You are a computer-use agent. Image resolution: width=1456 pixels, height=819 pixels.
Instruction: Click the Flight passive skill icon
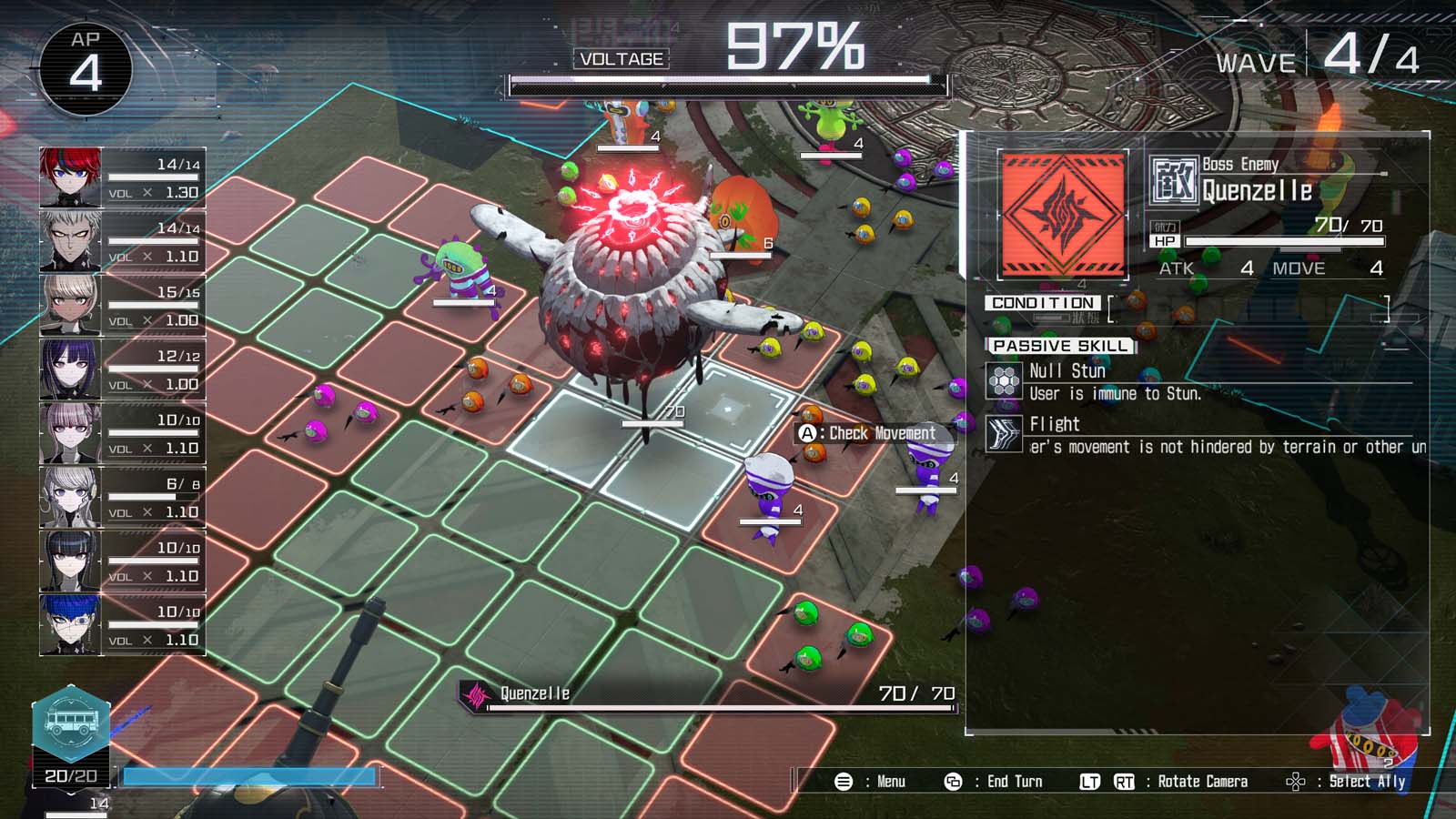[x=1004, y=432]
